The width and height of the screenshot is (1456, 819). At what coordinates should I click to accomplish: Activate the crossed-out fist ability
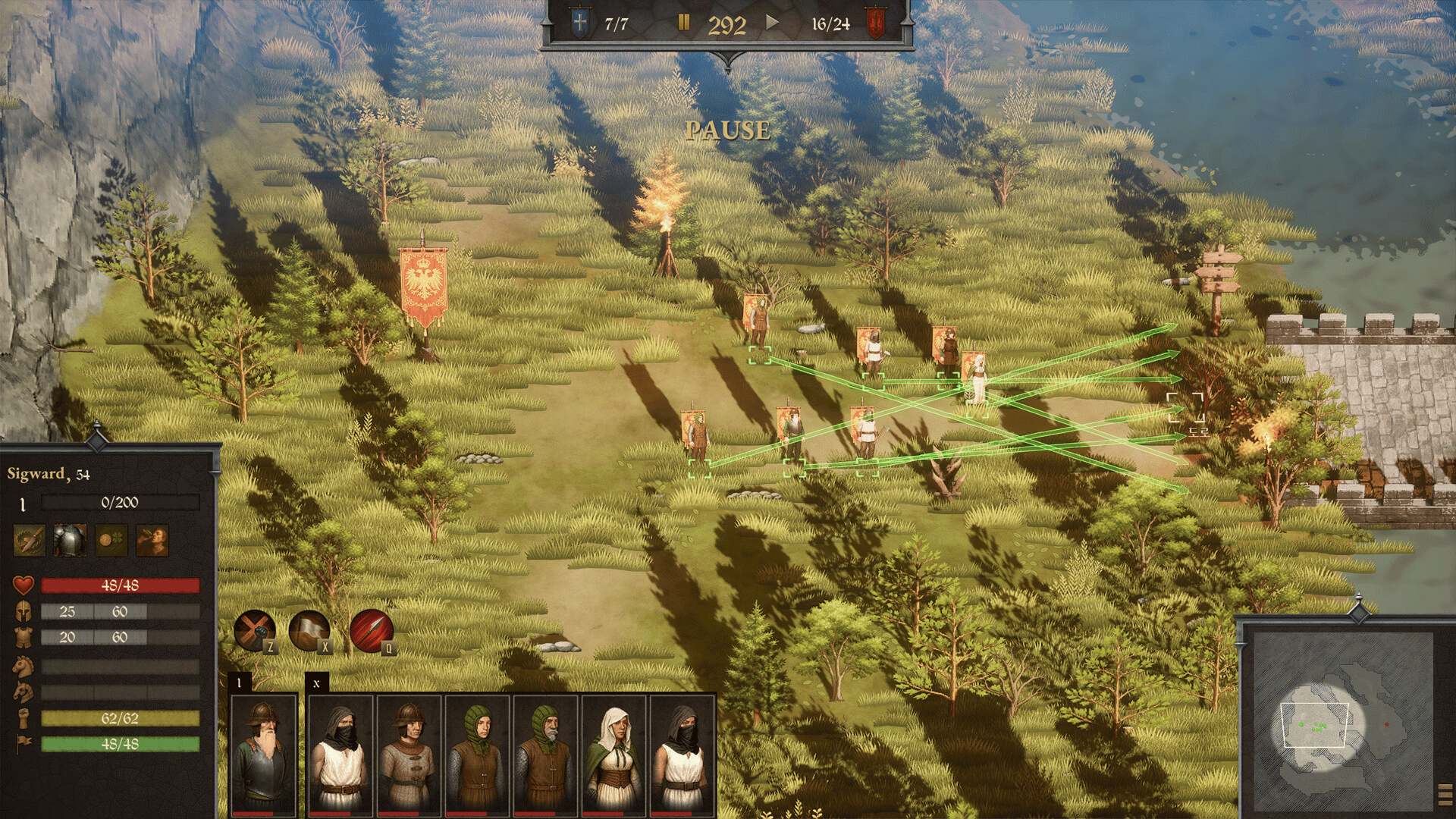point(254,629)
